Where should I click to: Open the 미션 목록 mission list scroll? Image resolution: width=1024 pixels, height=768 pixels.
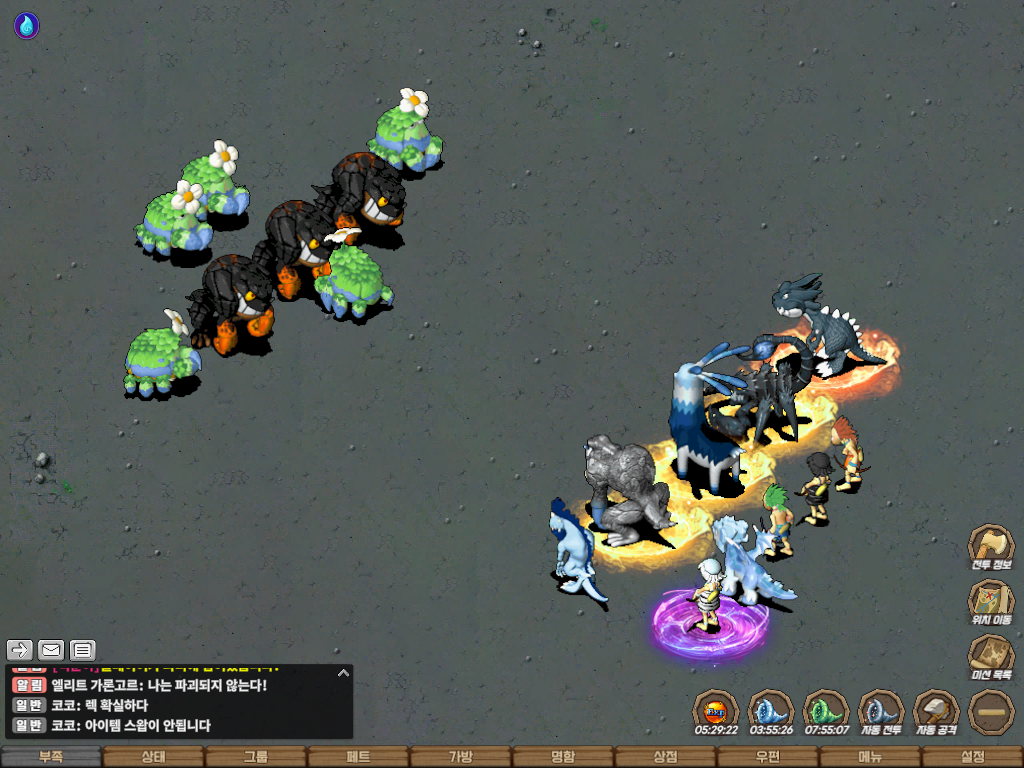tap(991, 655)
